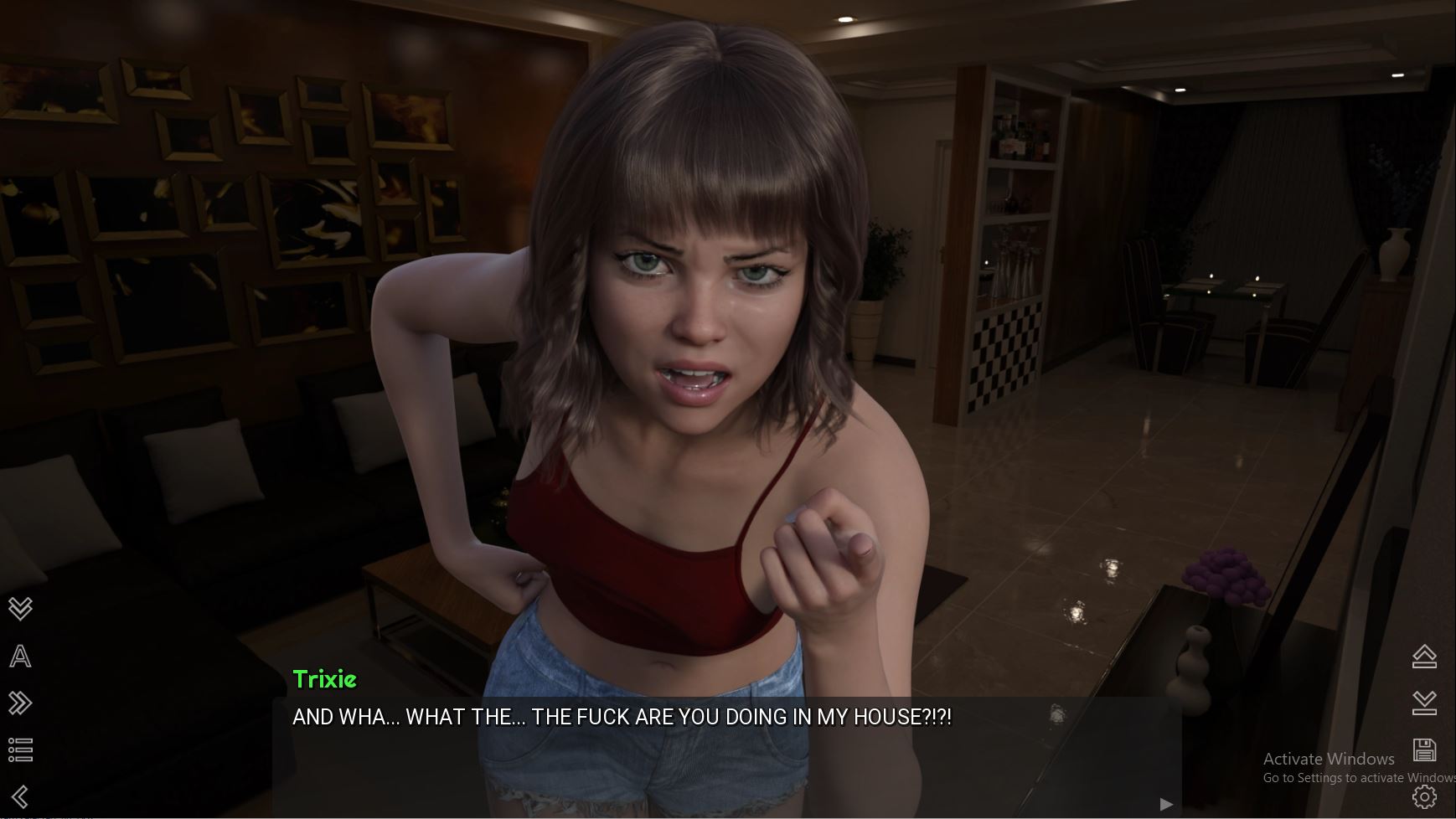Viewport: 1456px width, 819px height.
Task: Click the up-chevron over bar icon
Action: [1424, 656]
